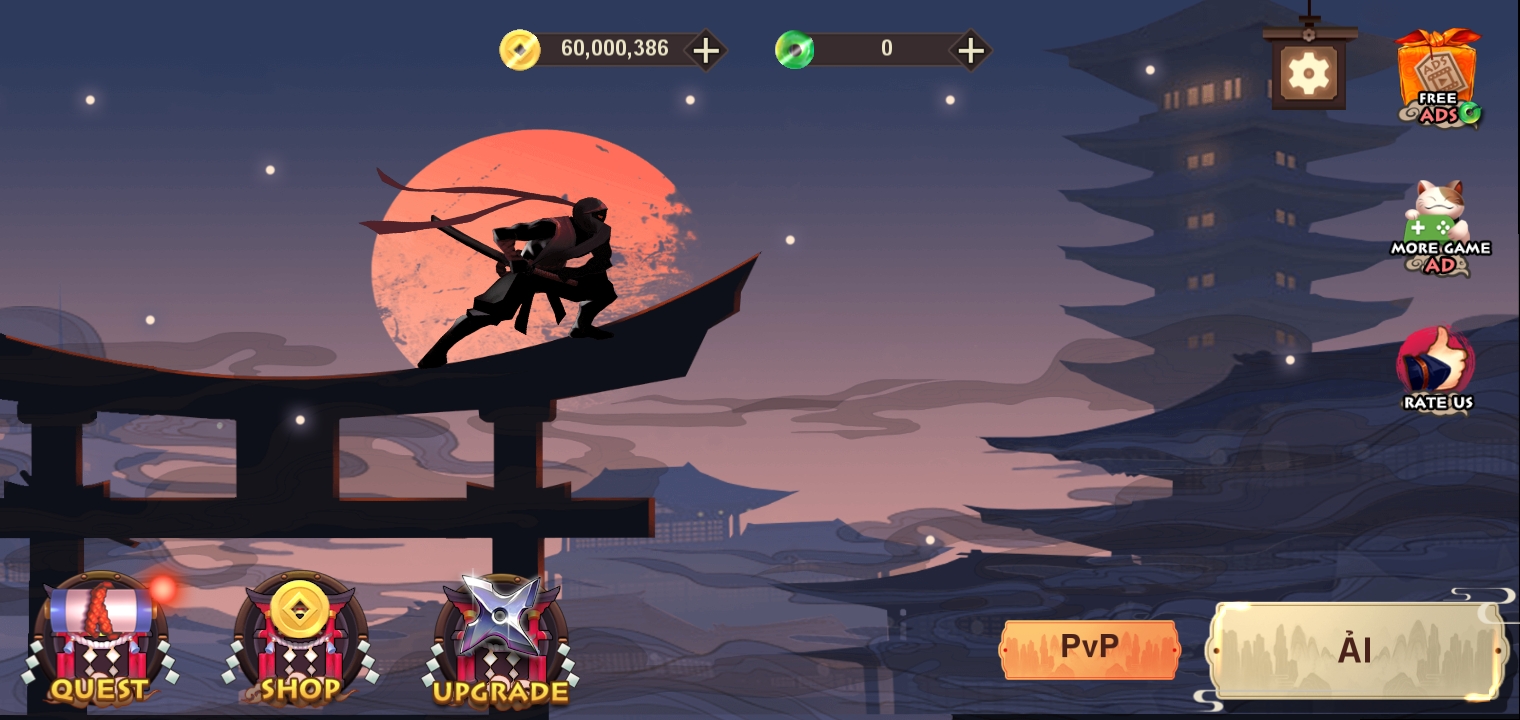This screenshot has height=720, width=1520.
Task: Add green jade gems with plus button
Action: point(970,50)
